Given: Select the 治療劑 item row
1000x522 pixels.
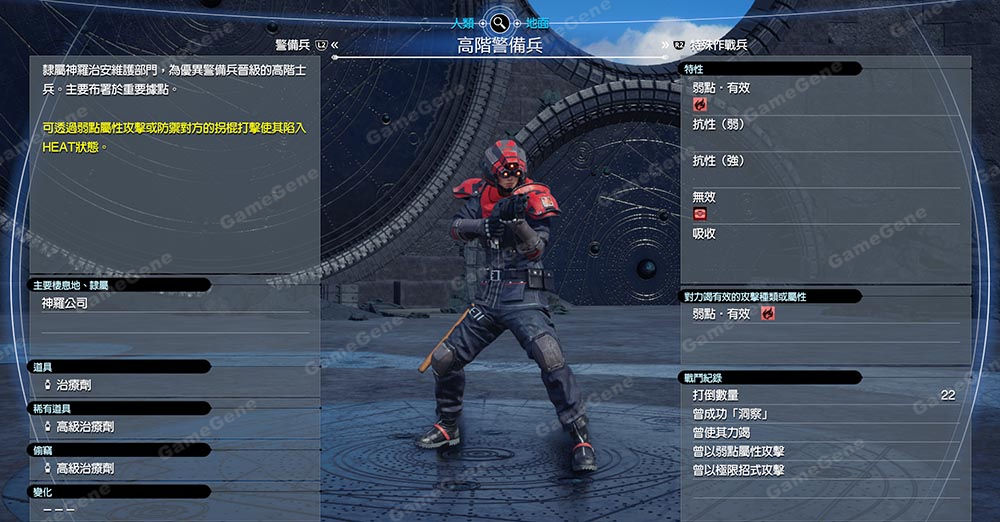Looking at the screenshot, I should [73, 385].
